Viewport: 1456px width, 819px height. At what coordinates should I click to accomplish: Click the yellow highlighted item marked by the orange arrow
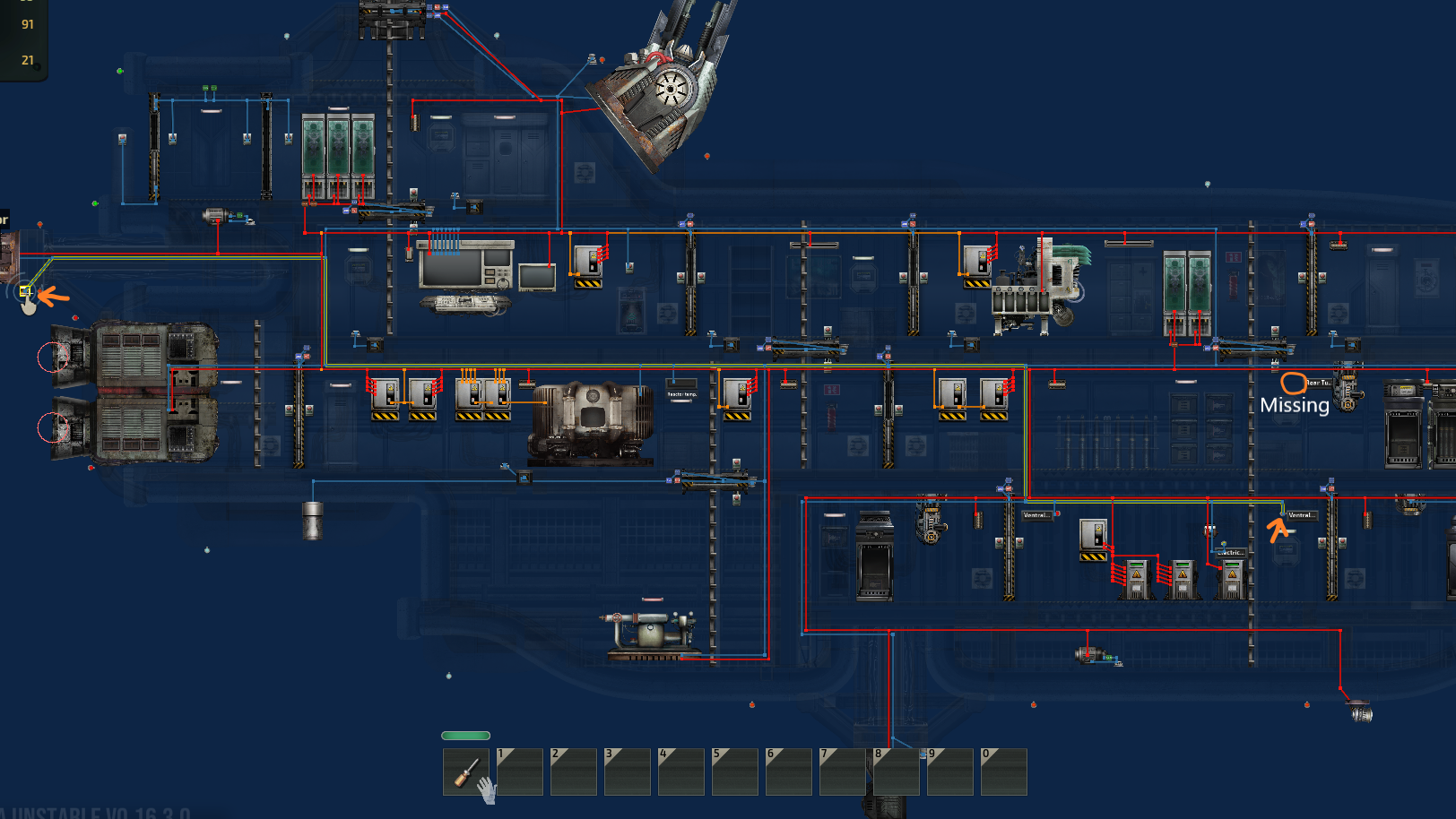click(x=24, y=292)
